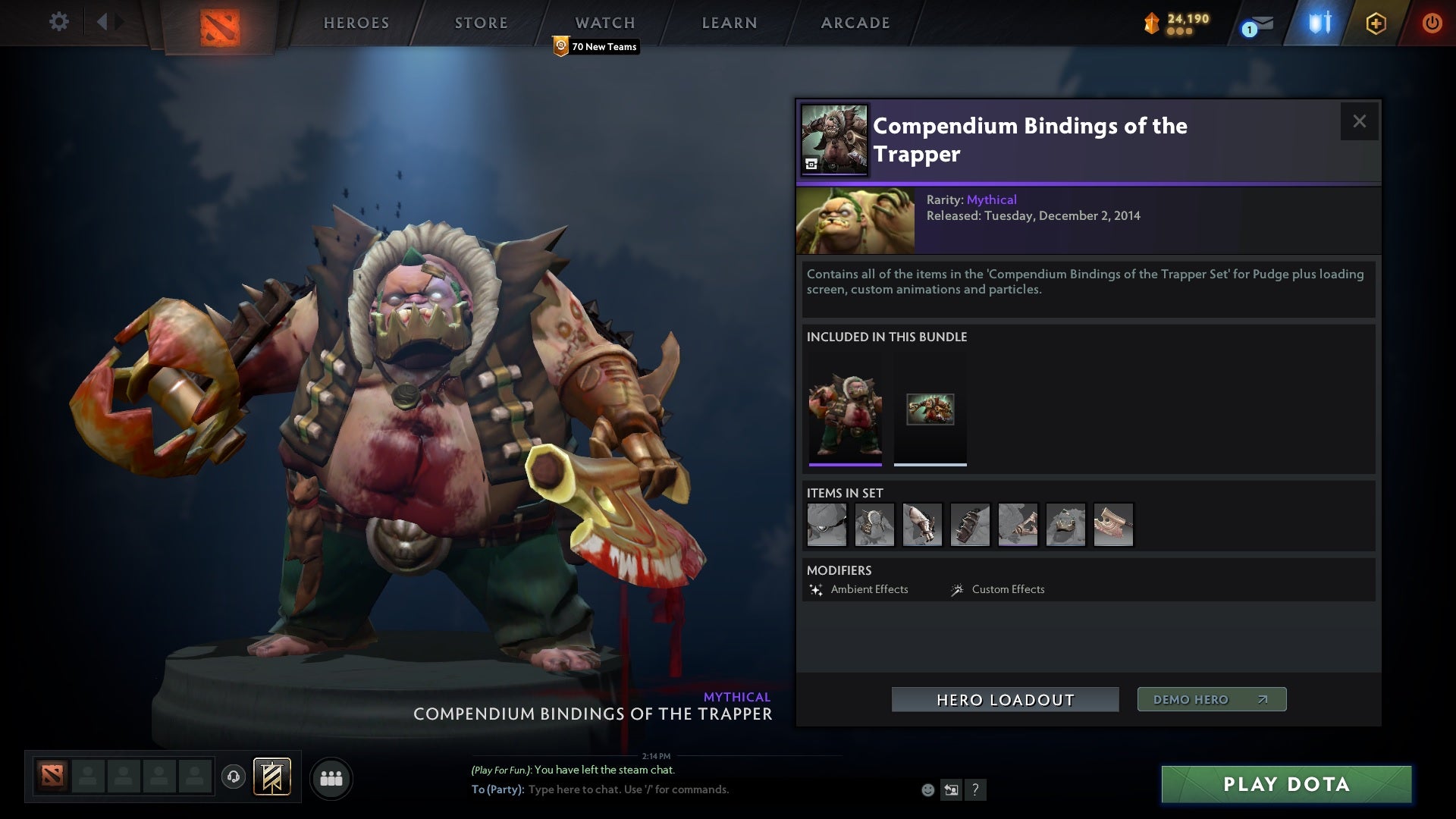Switch to the Watch tab
The width and height of the screenshot is (1456, 819).
coord(604,23)
